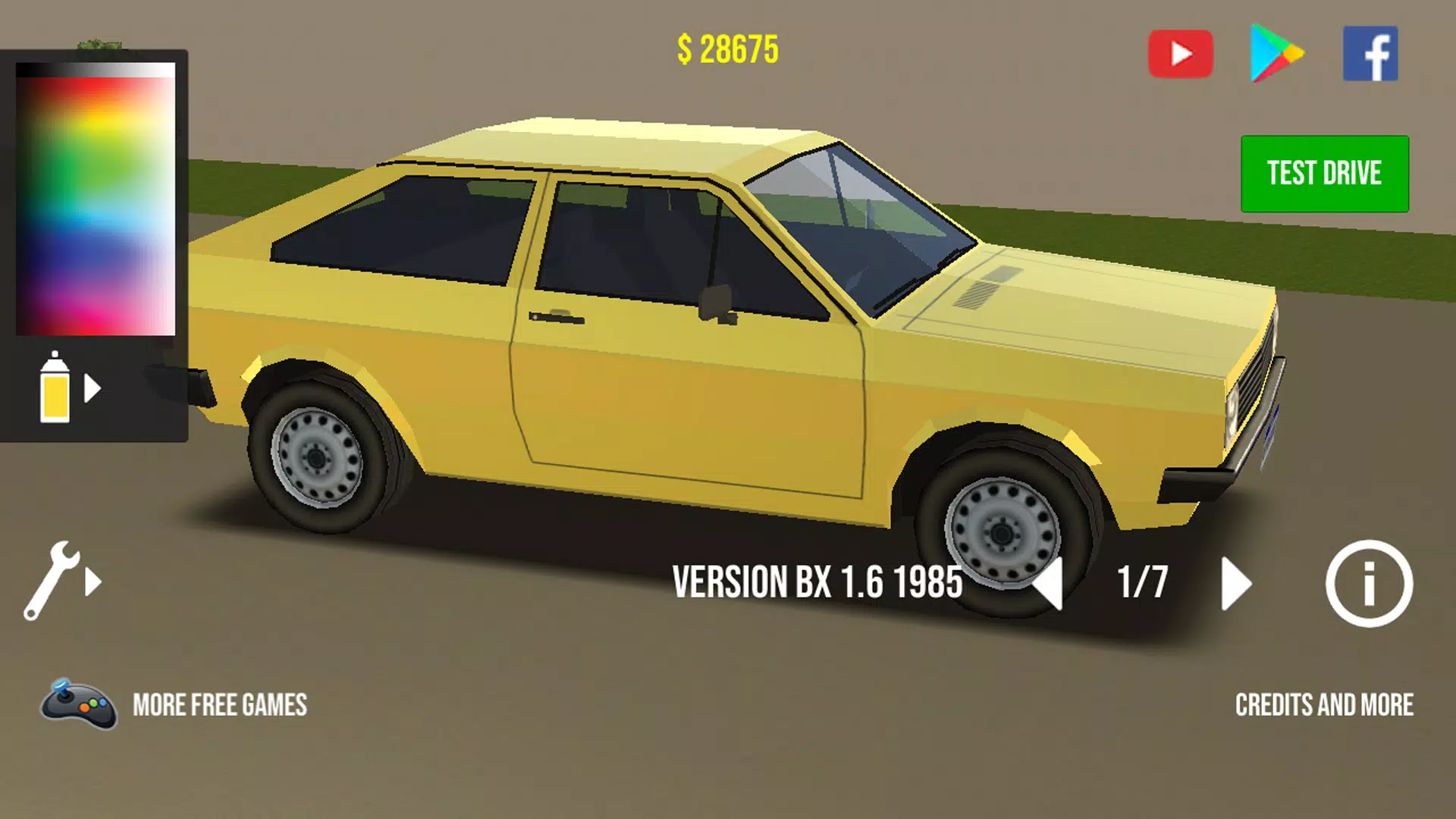Image resolution: width=1456 pixels, height=819 pixels.
Task: Click More Free Games label
Action: [x=220, y=706]
